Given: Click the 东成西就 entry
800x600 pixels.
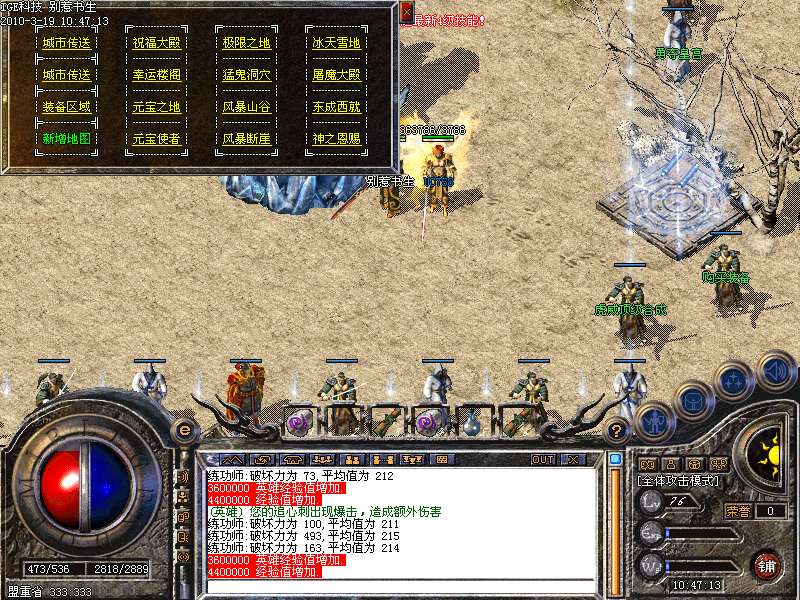Looking at the screenshot, I should (336, 107).
